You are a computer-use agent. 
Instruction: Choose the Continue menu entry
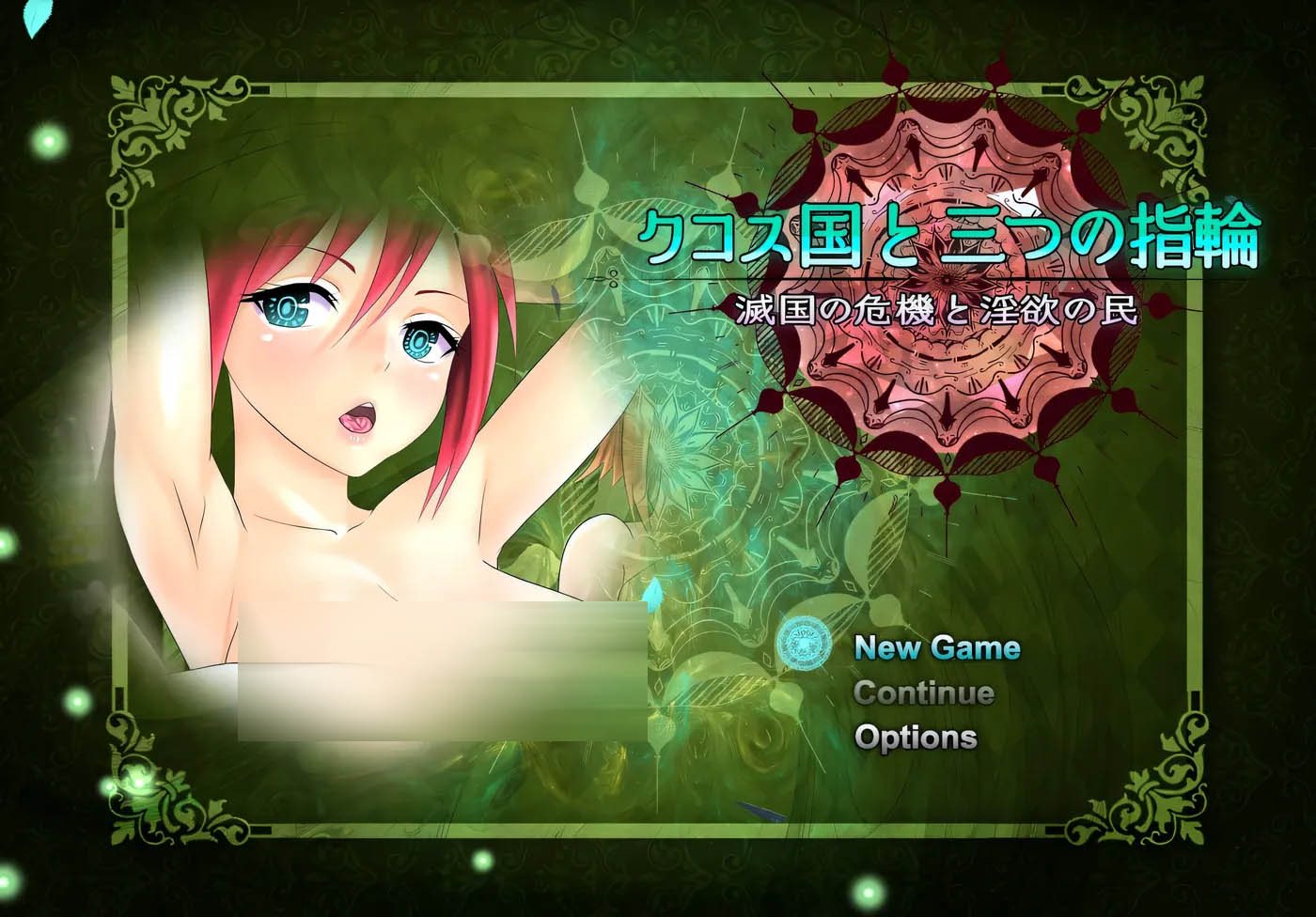coord(923,692)
